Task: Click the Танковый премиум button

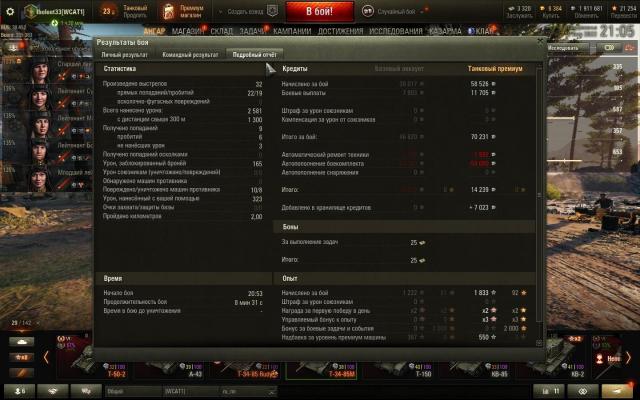Action: (x=135, y=11)
